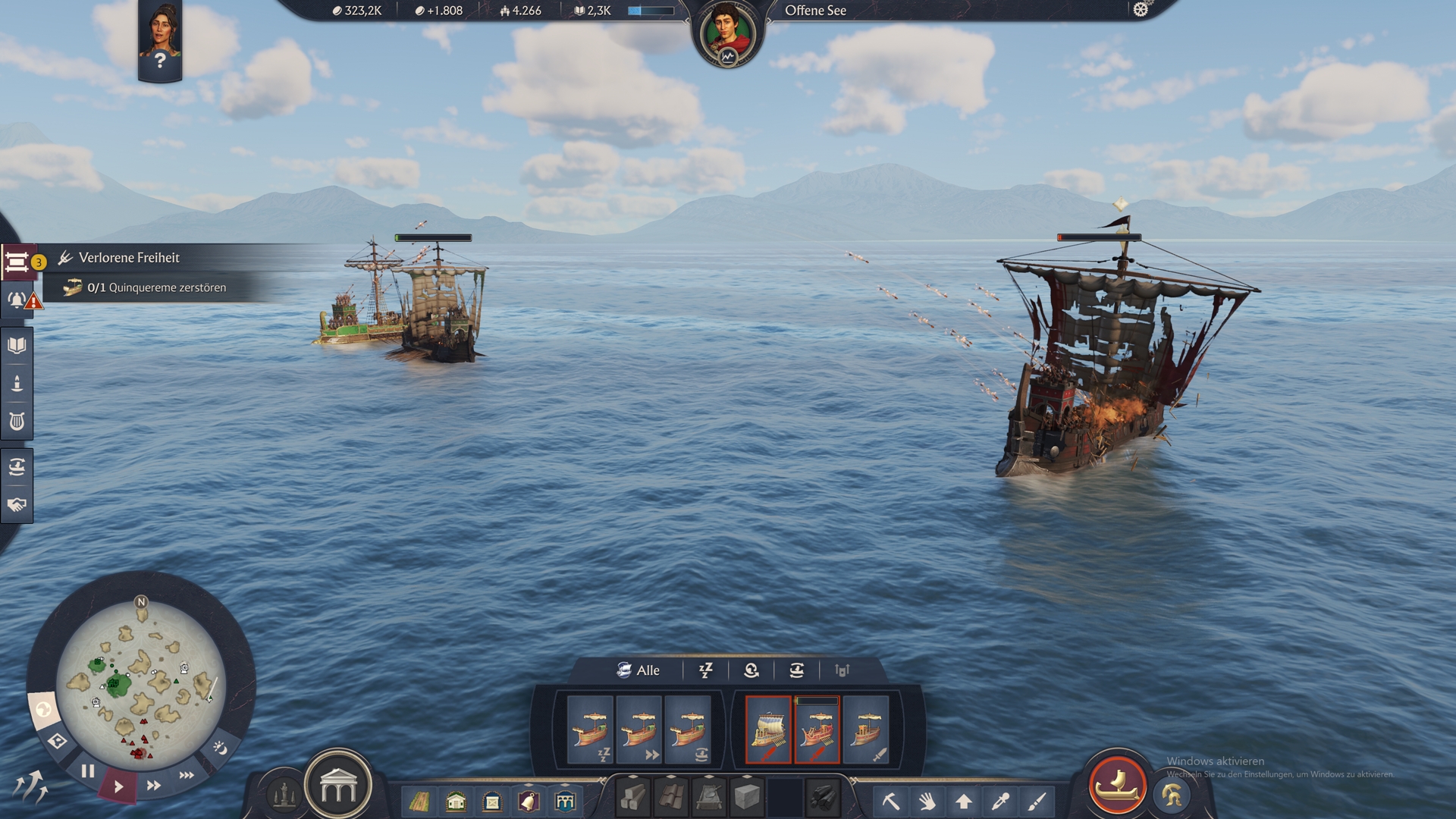Viewport: 1456px width, 819px height.
Task: Choose the farm field build category
Action: (x=419, y=801)
